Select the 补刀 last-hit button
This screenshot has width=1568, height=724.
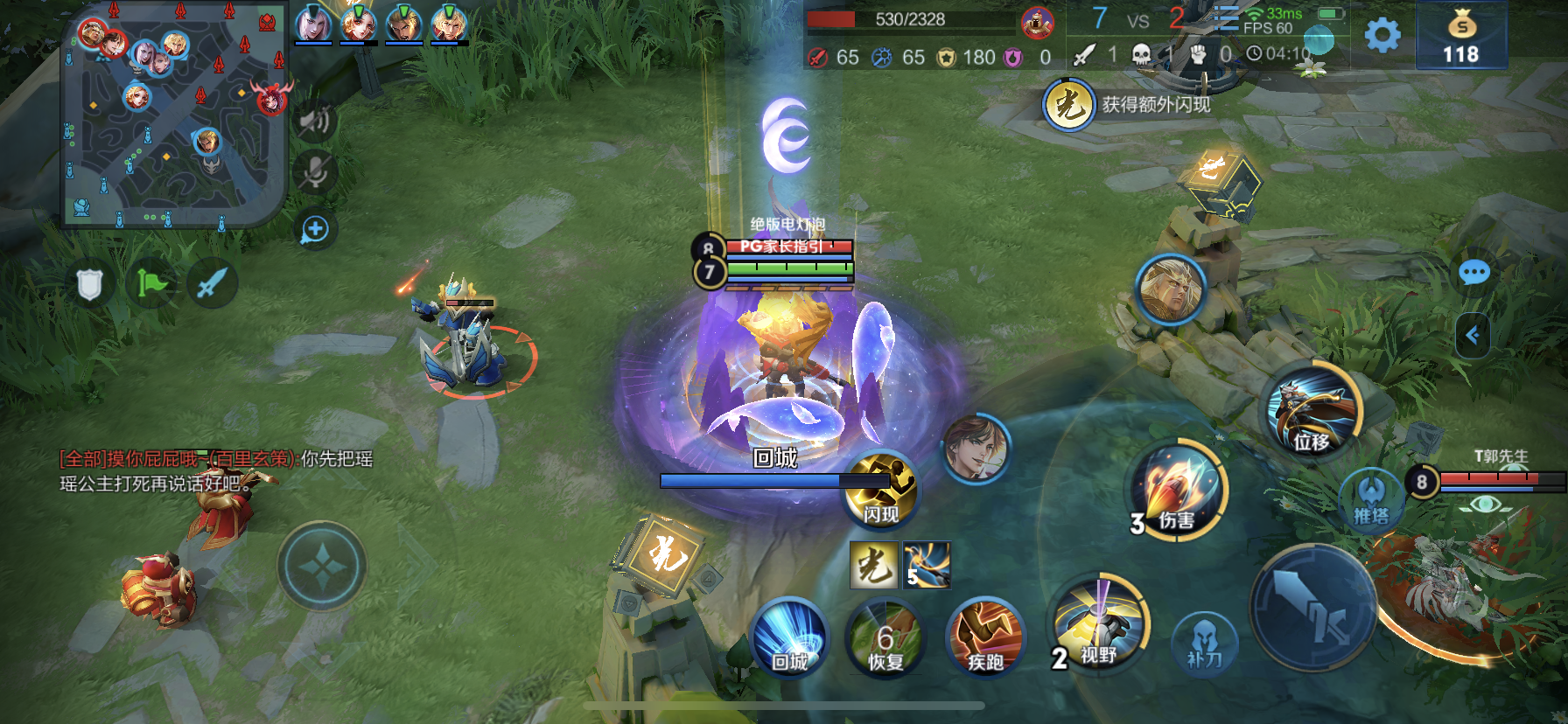click(1205, 645)
